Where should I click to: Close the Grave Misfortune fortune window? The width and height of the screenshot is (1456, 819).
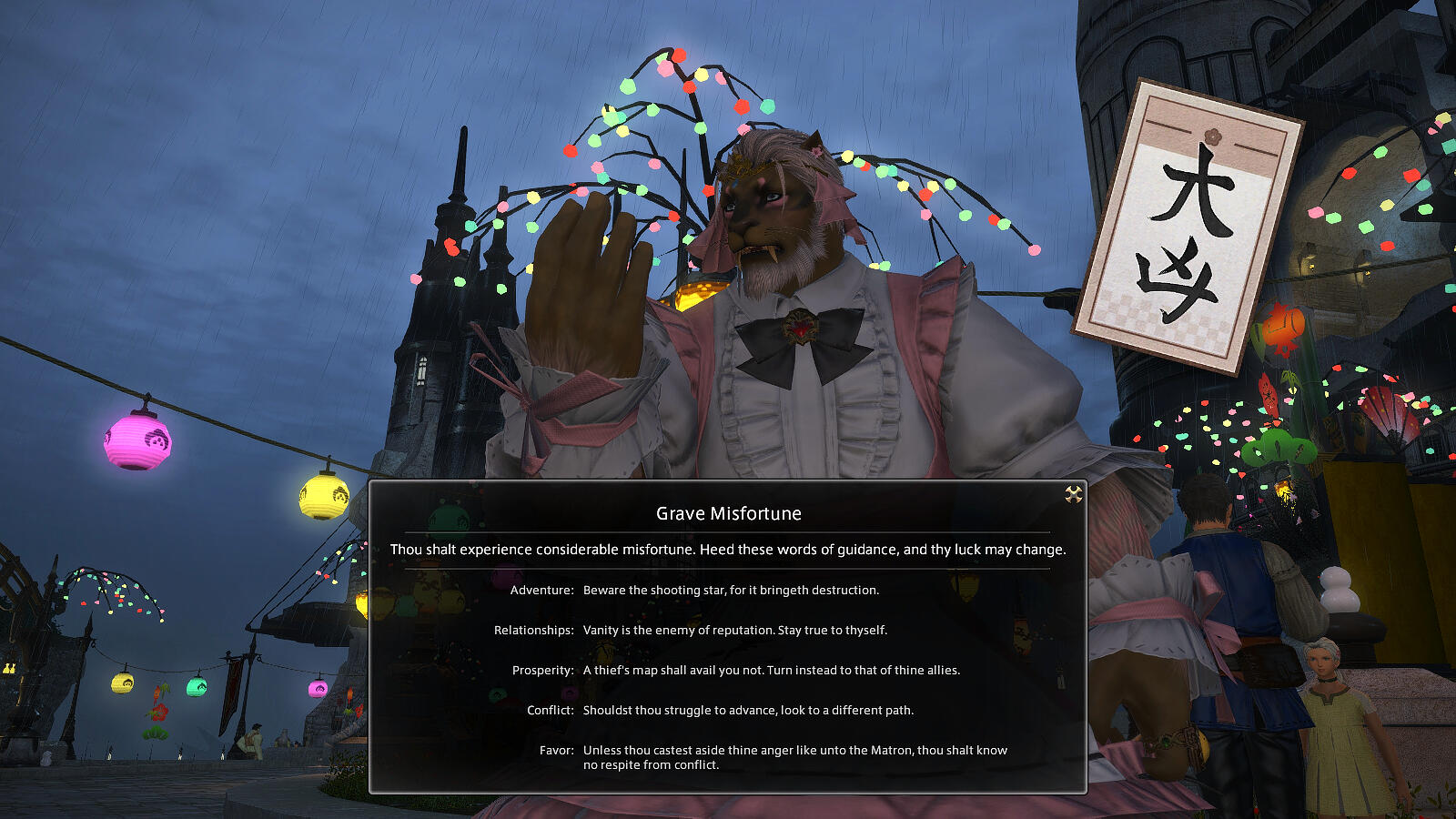click(1074, 494)
